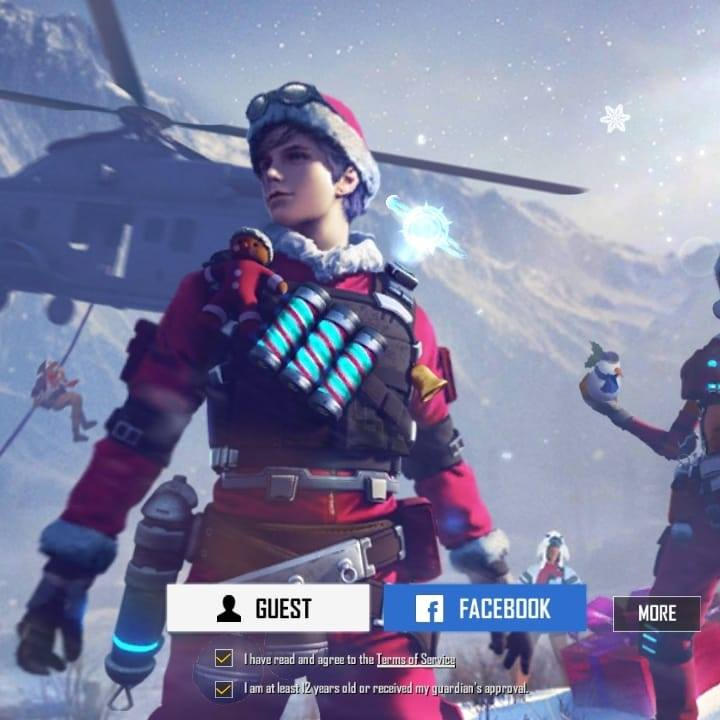Image resolution: width=720 pixels, height=720 pixels.
Task: Log in as Guest
Action: coord(267,608)
